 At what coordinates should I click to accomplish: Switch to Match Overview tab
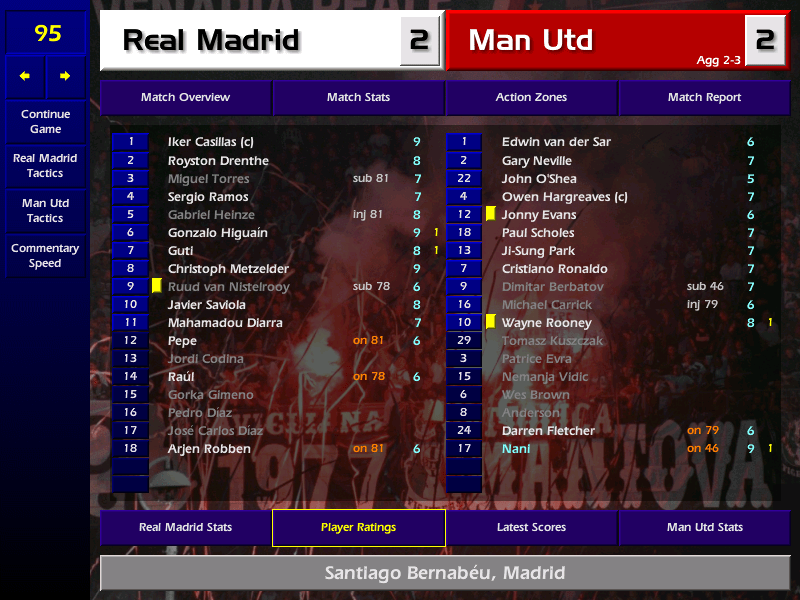(x=185, y=98)
